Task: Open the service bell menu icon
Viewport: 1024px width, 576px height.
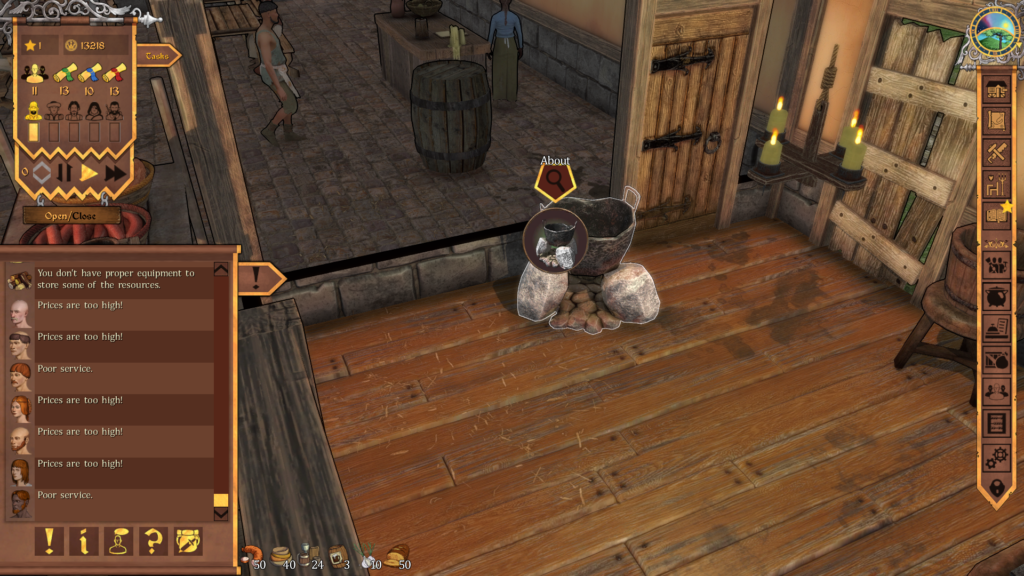Action: [x=997, y=328]
